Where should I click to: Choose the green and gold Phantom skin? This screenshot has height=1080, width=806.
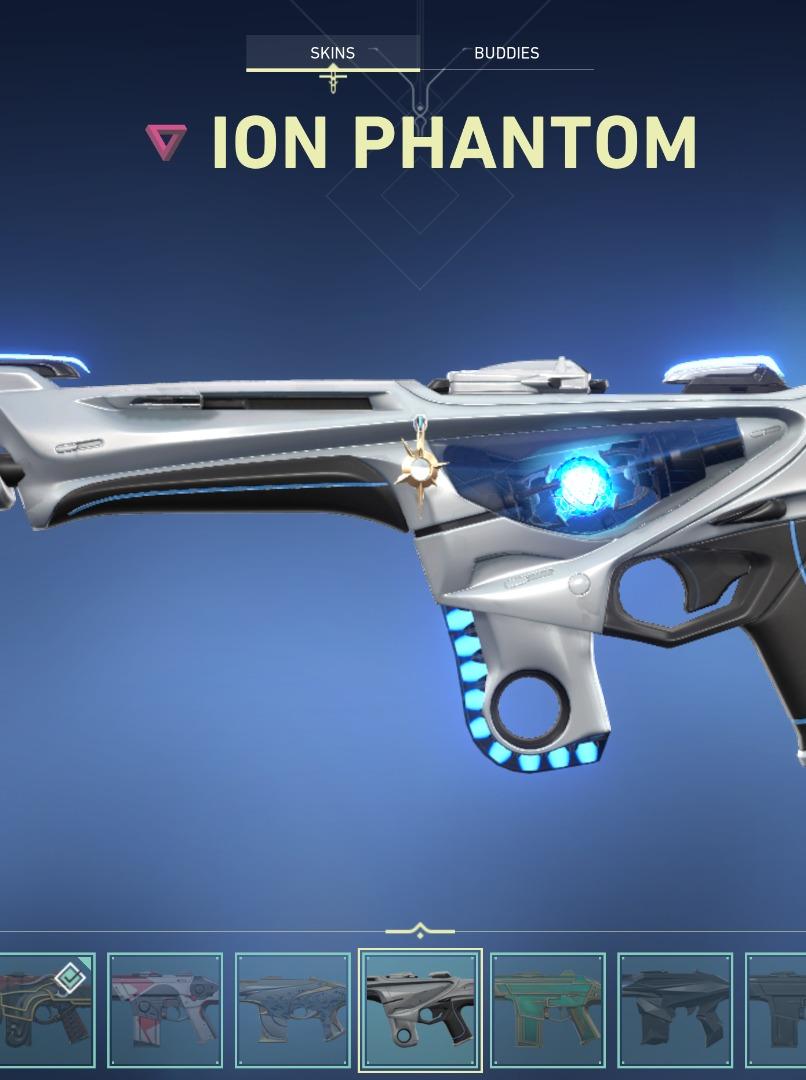click(x=548, y=1009)
